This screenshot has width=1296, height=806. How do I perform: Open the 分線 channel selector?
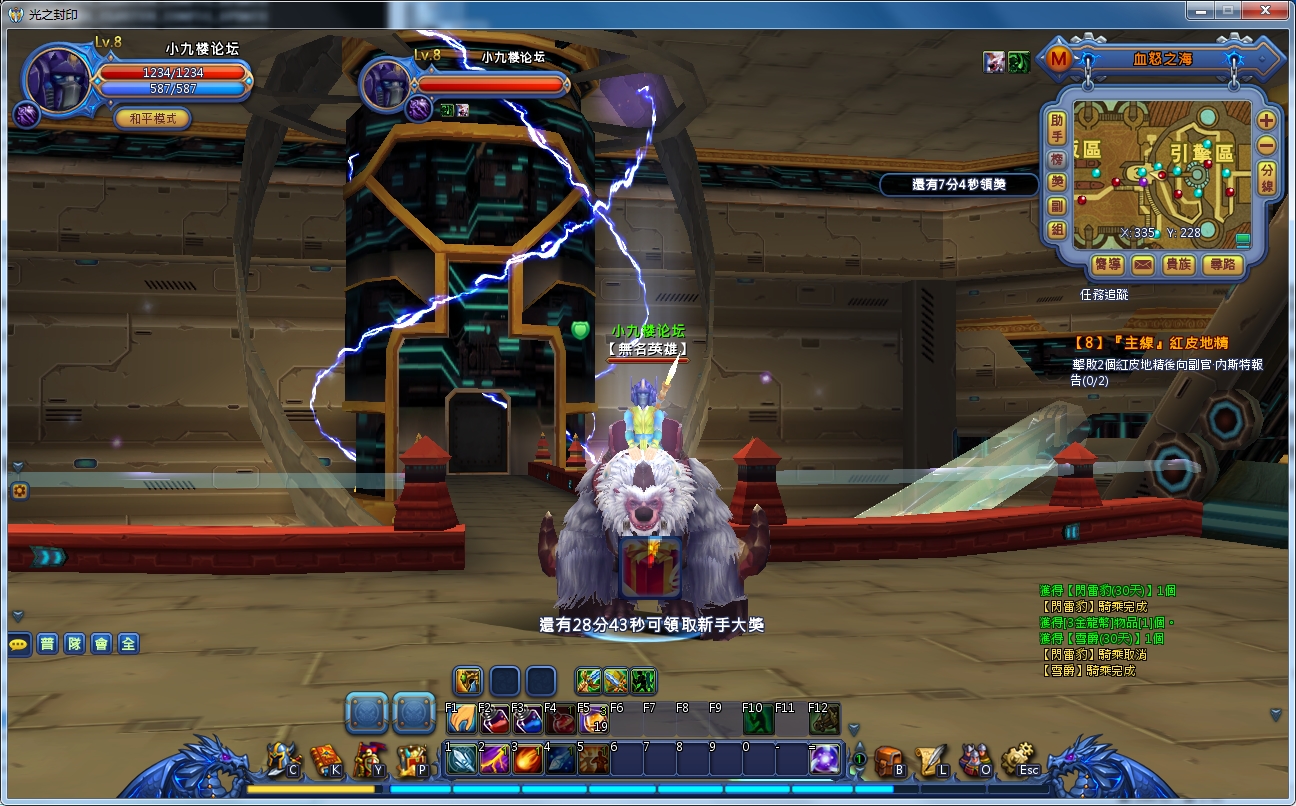pos(1267,176)
